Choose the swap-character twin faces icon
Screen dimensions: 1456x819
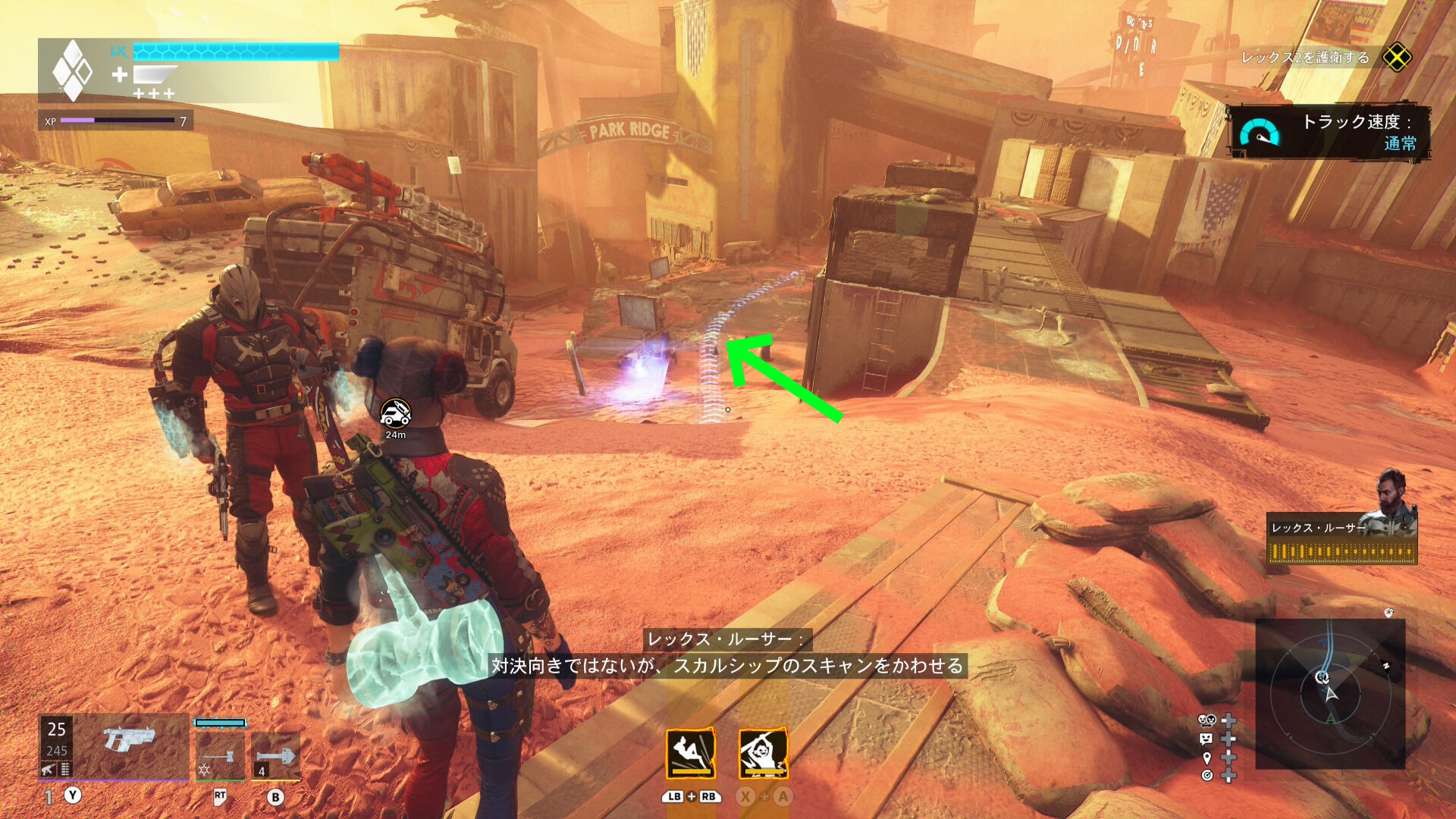pos(1206,720)
